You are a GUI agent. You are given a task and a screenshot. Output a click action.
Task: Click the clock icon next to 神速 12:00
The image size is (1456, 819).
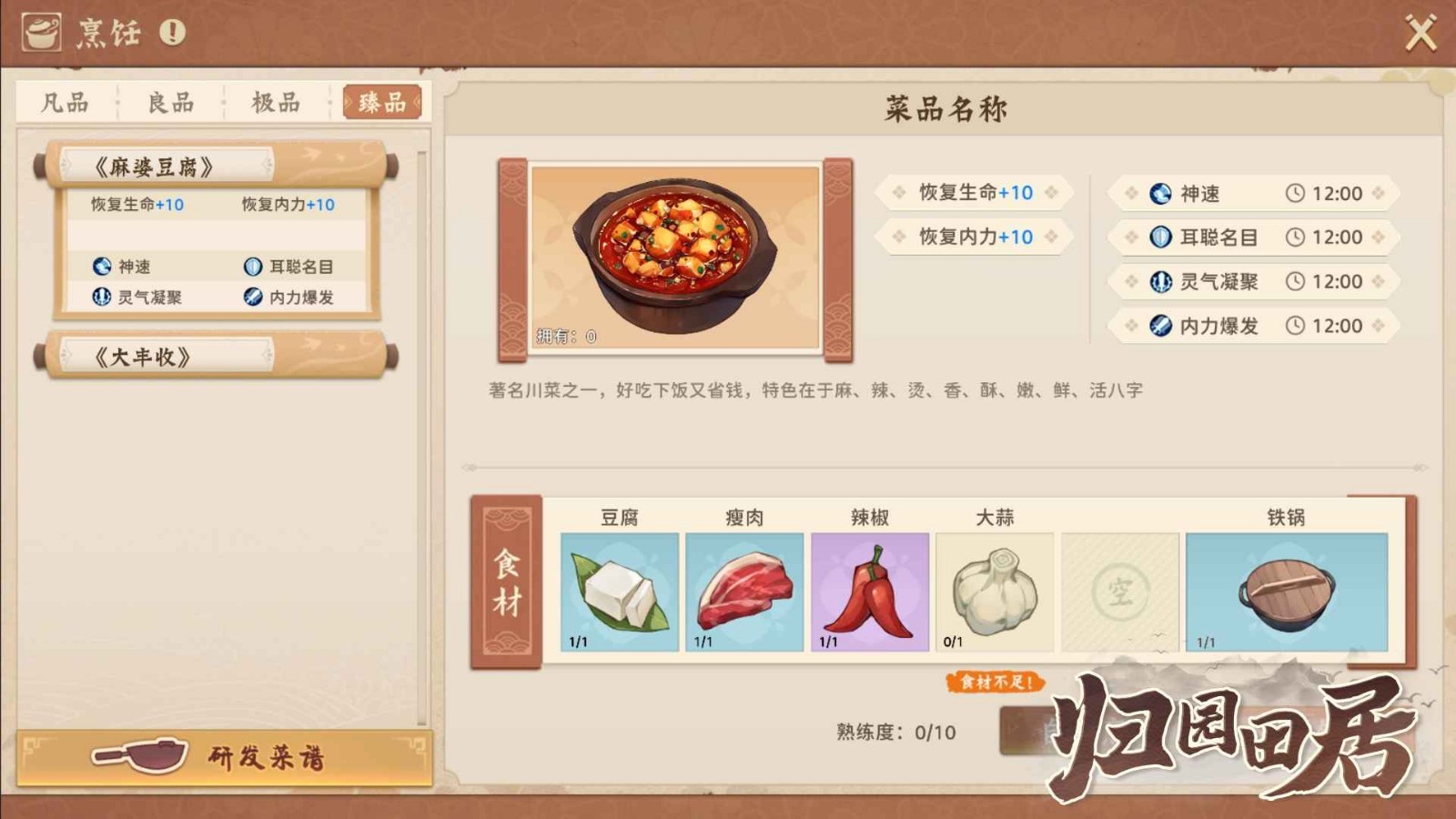1296,194
